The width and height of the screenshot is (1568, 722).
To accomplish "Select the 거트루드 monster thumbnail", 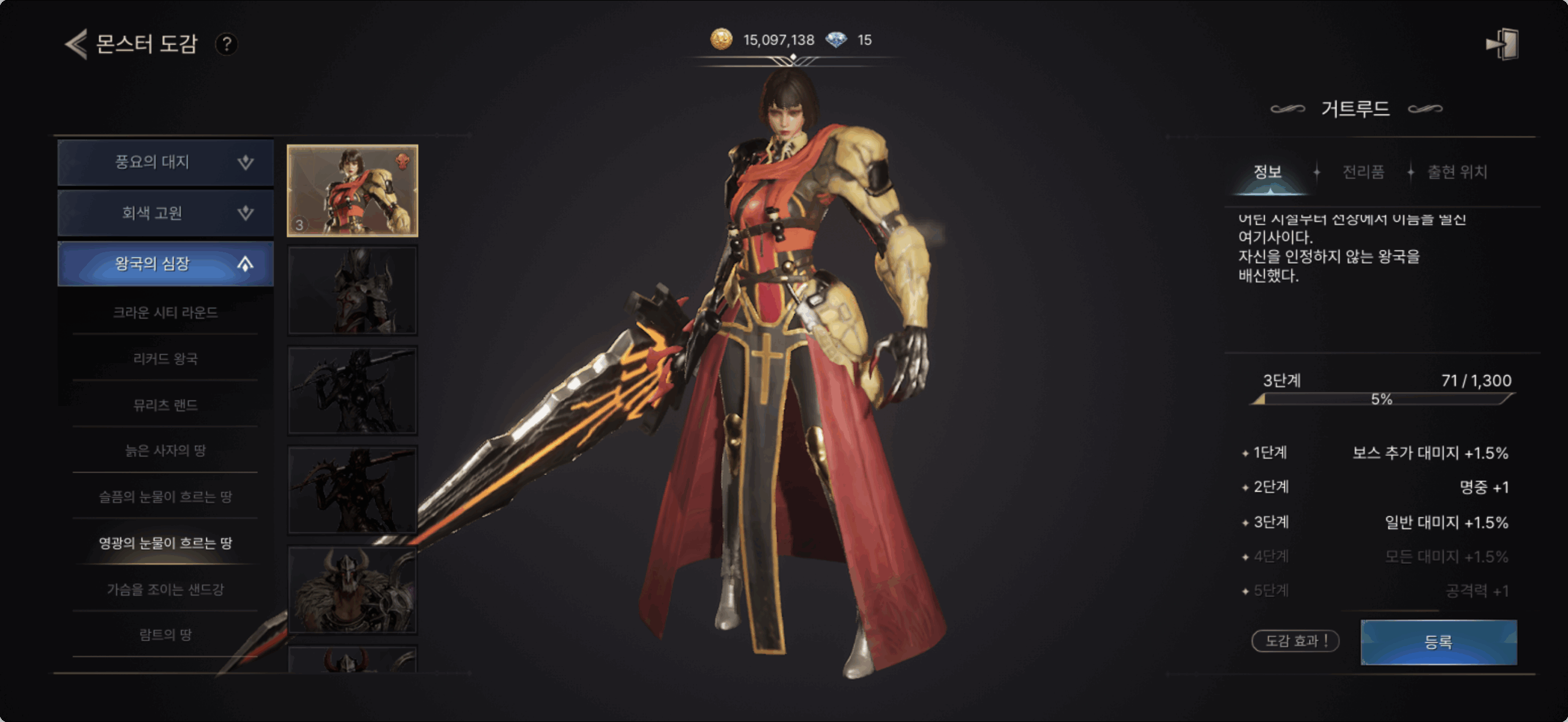I will click(353, 190).
